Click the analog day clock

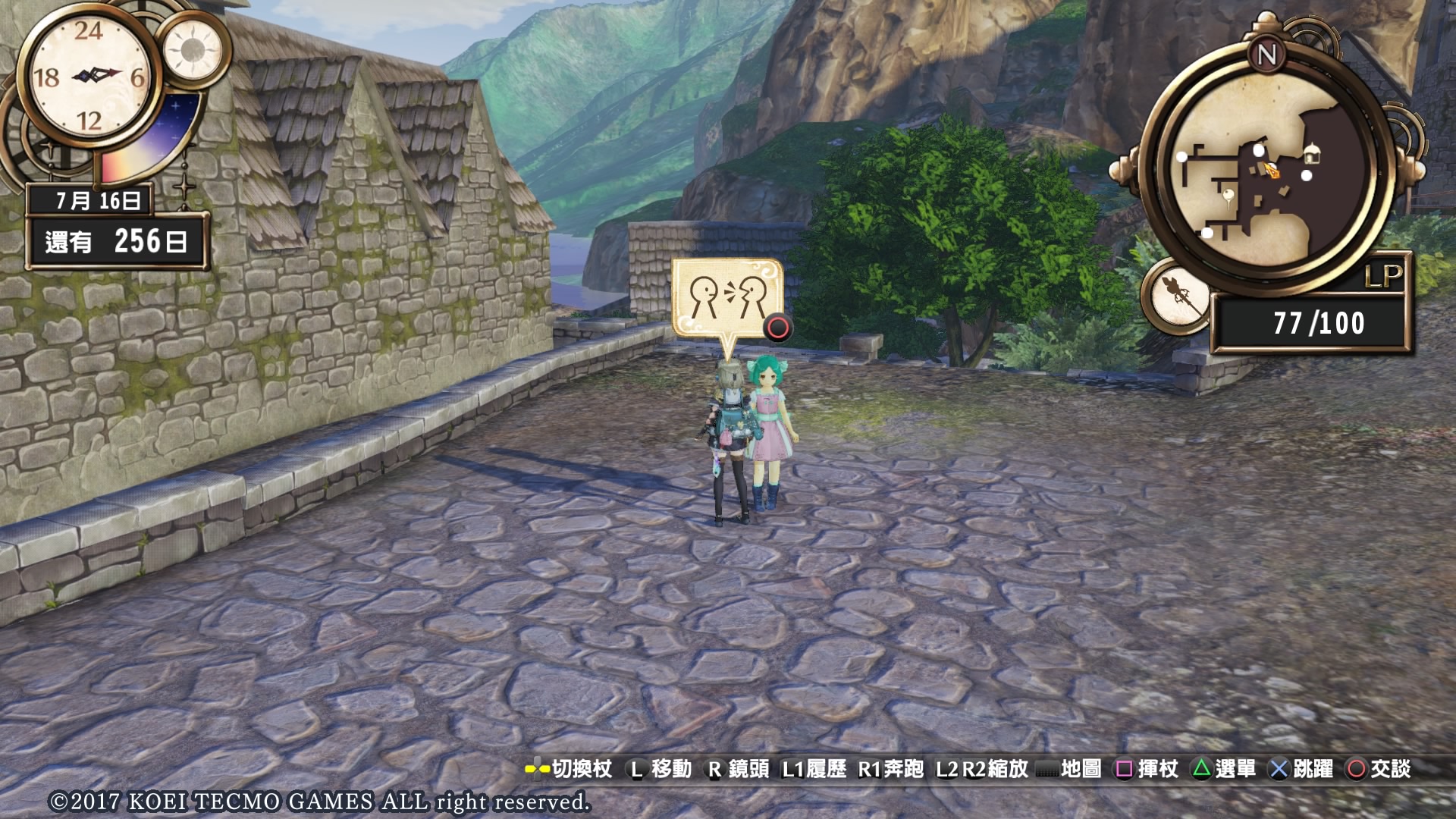point(89,77)
